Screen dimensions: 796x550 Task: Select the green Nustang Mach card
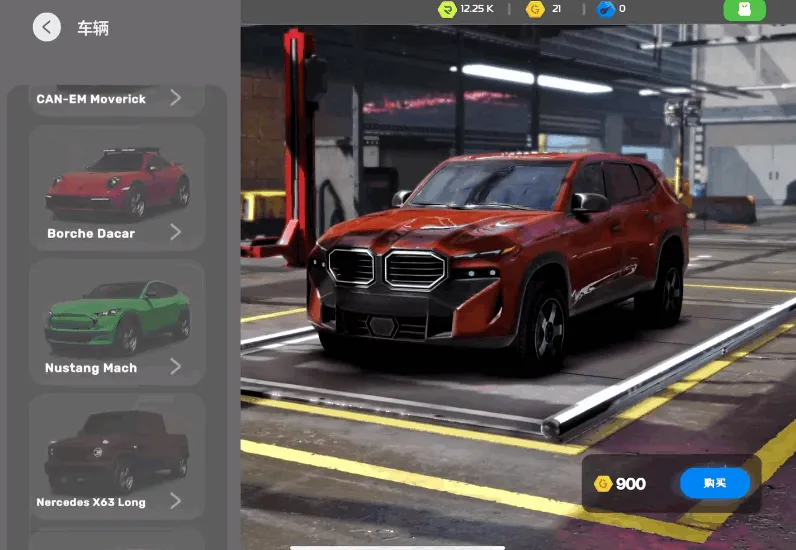click(116, 322)
